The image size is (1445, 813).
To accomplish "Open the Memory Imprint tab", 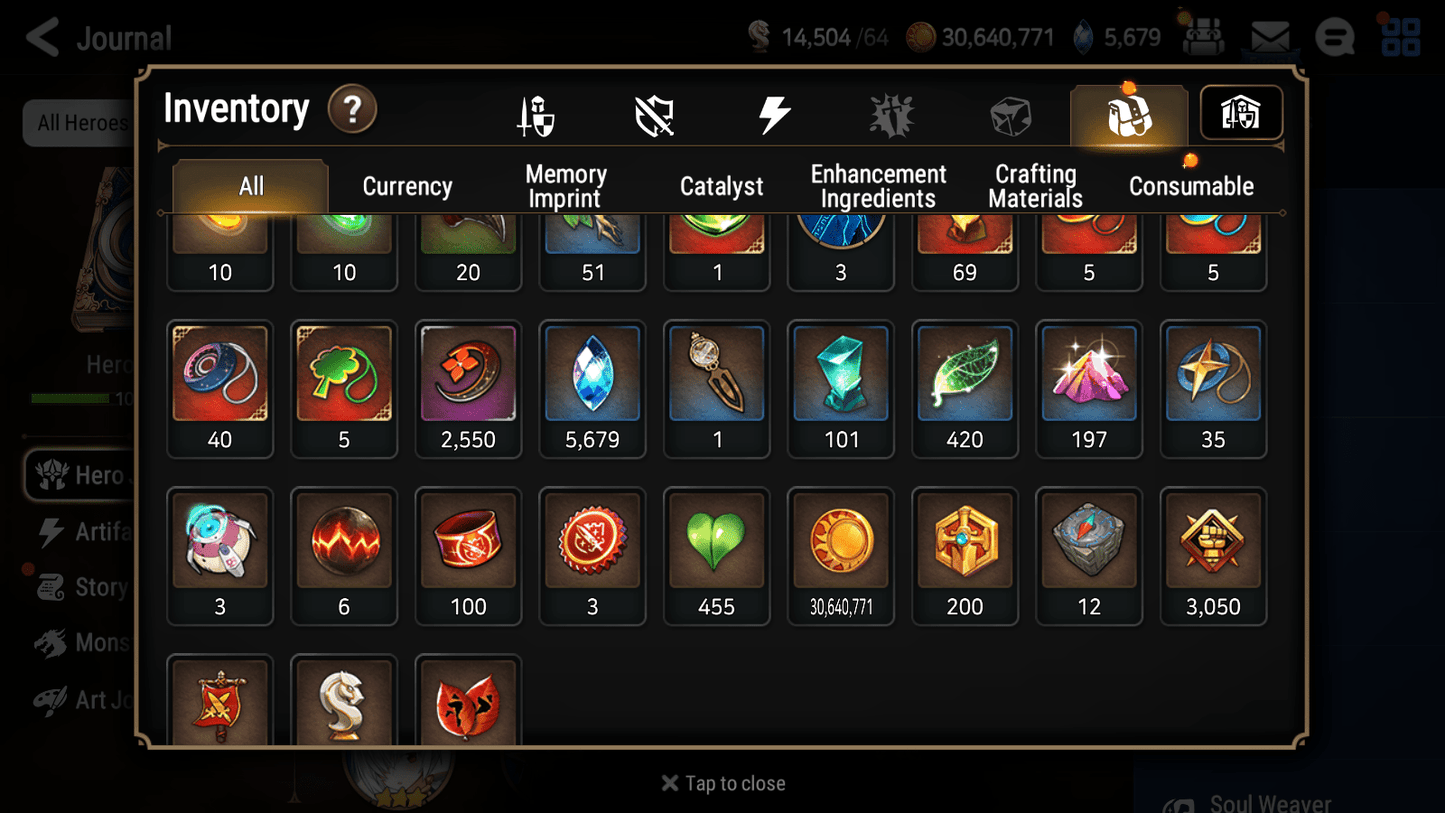I will point(565,185).
